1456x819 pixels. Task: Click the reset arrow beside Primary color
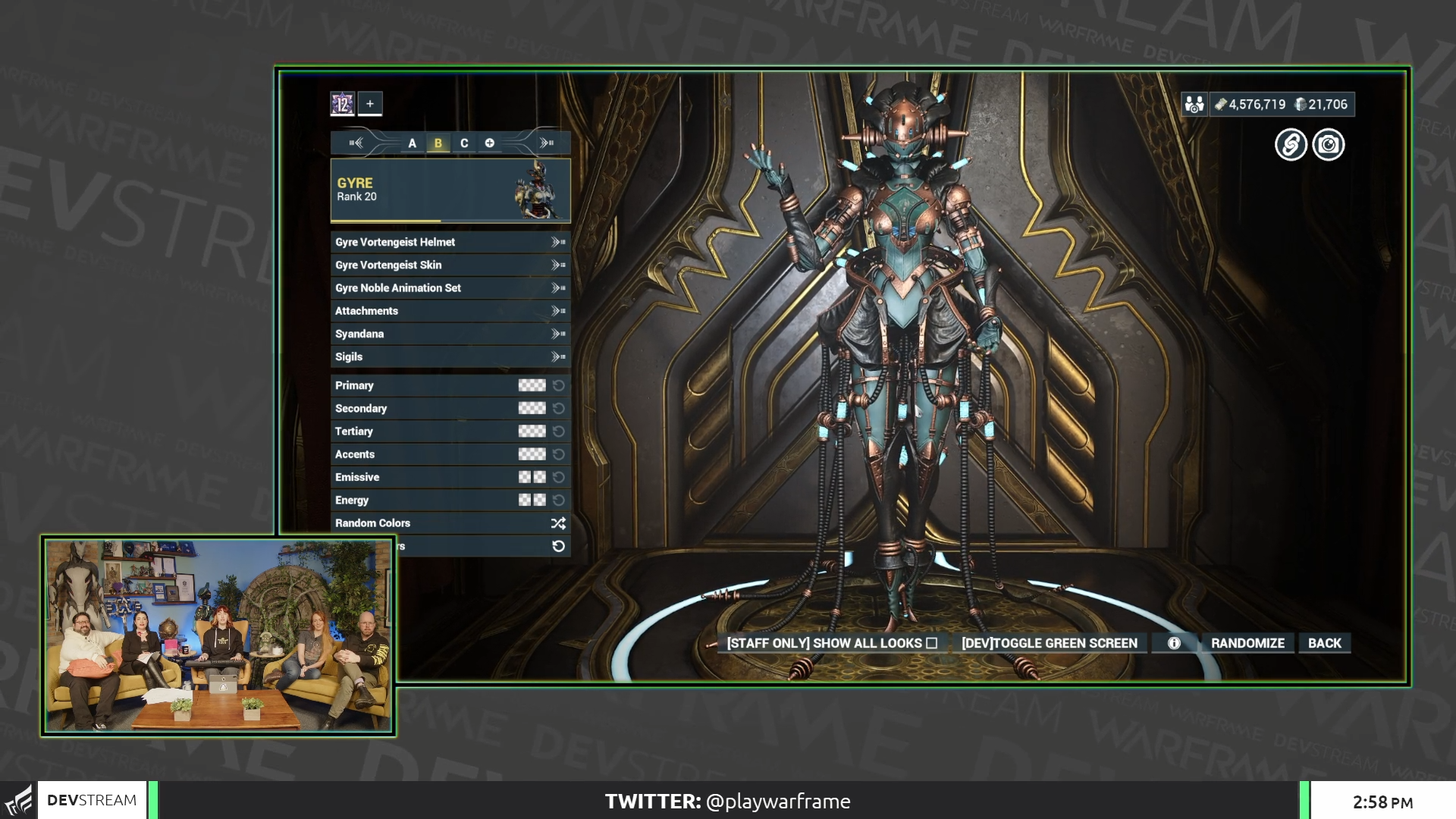click(x=560, y=385)
